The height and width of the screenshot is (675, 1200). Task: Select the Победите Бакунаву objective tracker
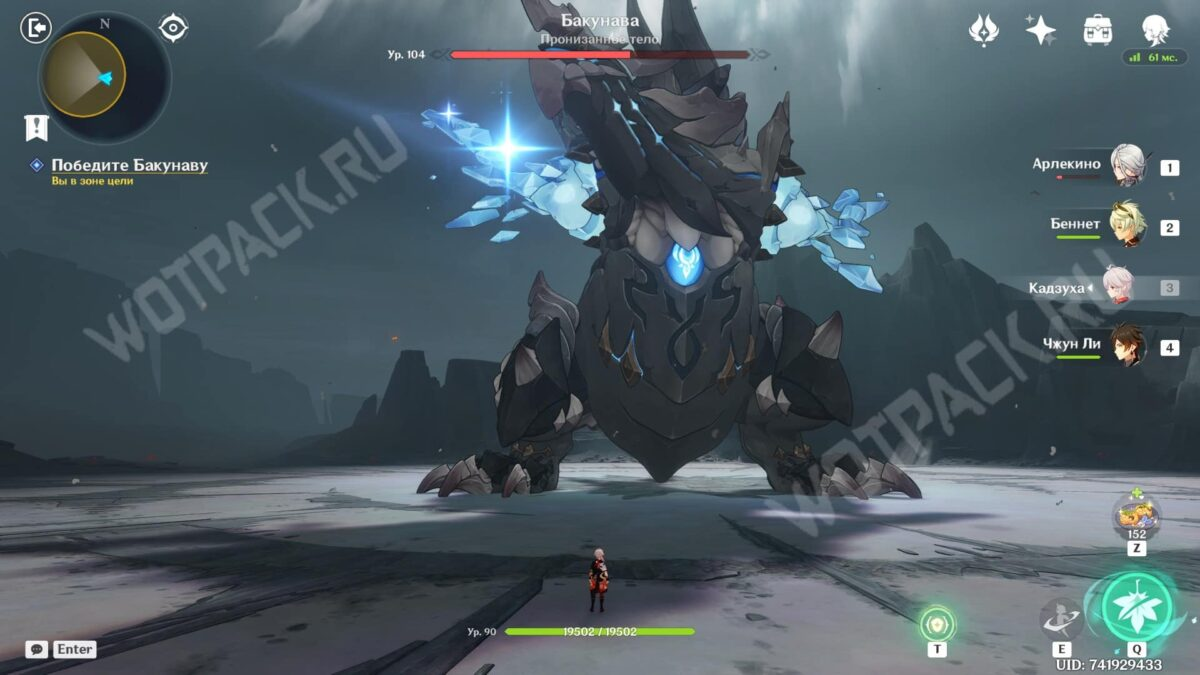(x=129, y=165)
